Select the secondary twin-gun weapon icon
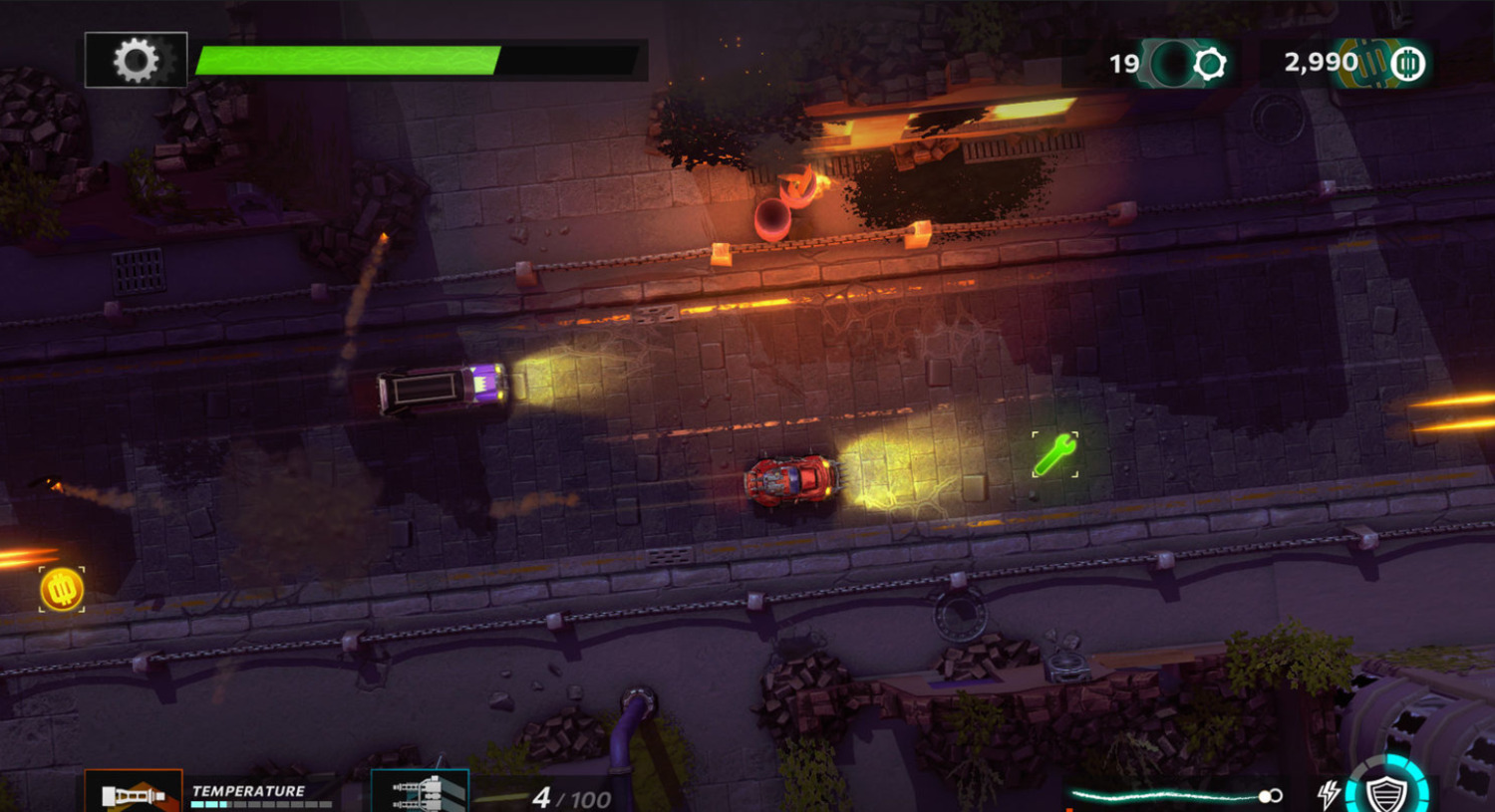 [420, 793]
